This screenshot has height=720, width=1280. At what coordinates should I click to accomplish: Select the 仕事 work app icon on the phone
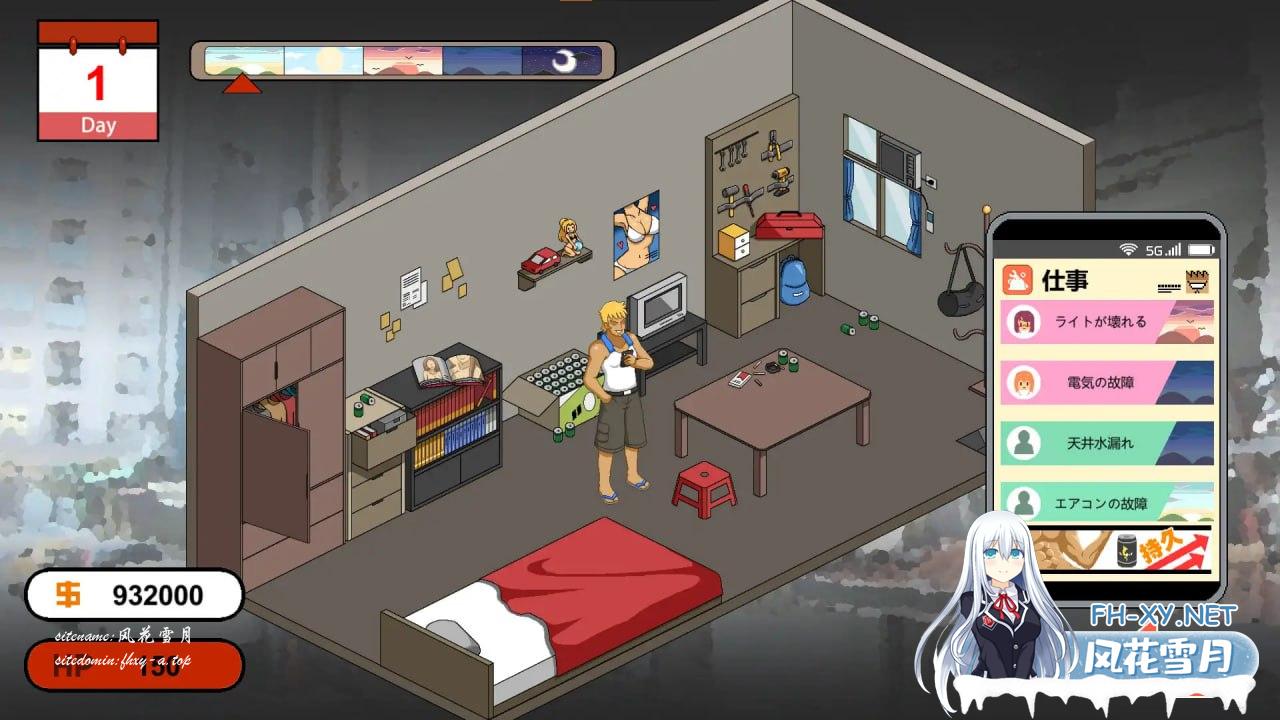1018,279
